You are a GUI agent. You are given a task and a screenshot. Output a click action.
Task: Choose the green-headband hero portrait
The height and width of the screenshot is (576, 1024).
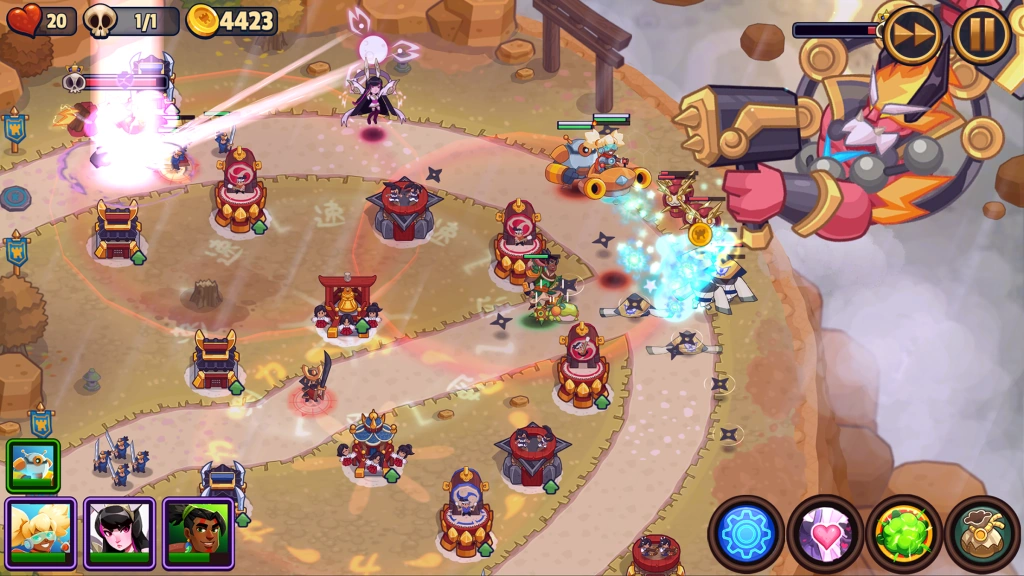point(198,532)
